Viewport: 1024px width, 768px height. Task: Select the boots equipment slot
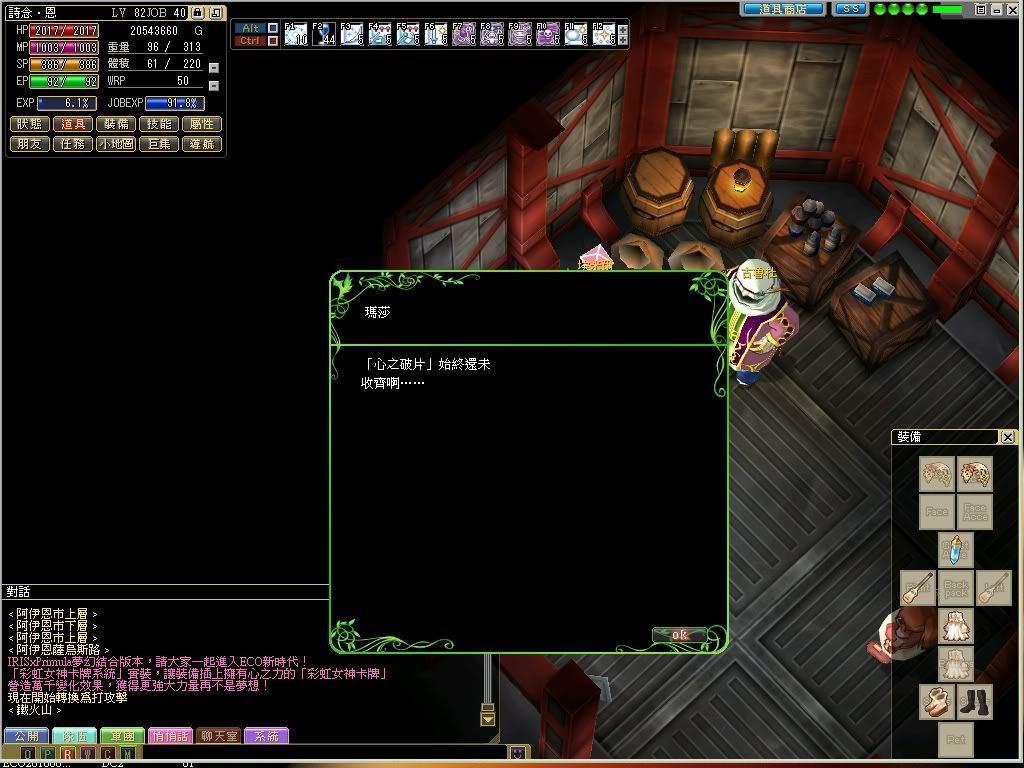tap(974, 702)
